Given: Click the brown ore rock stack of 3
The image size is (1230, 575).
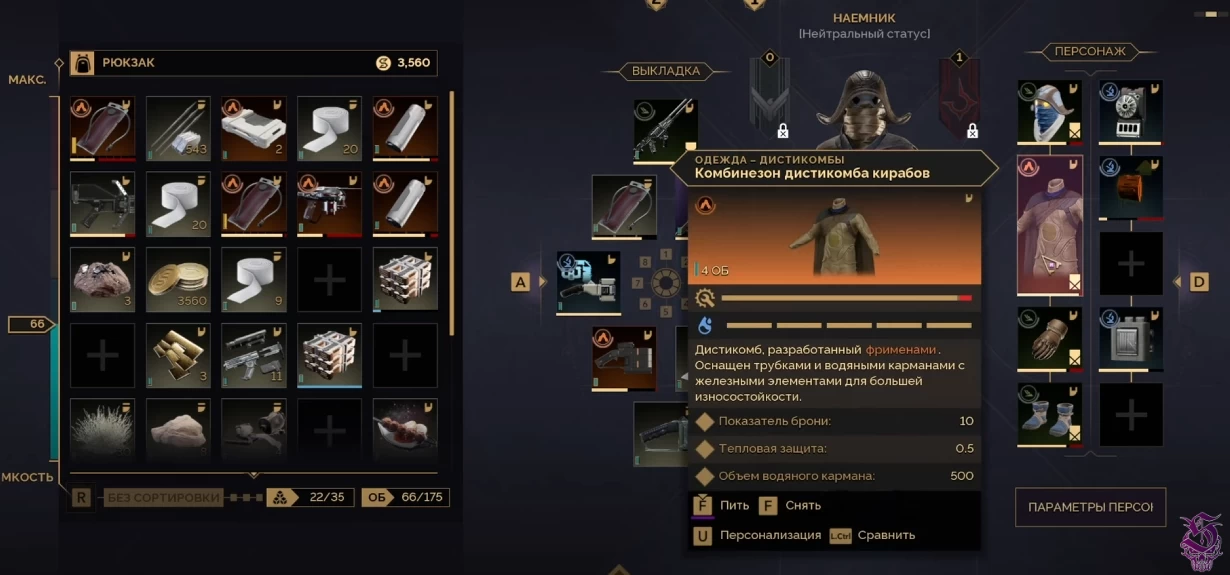Looking at the screenshot, I should pyautogui.click(x=102, y=280).
